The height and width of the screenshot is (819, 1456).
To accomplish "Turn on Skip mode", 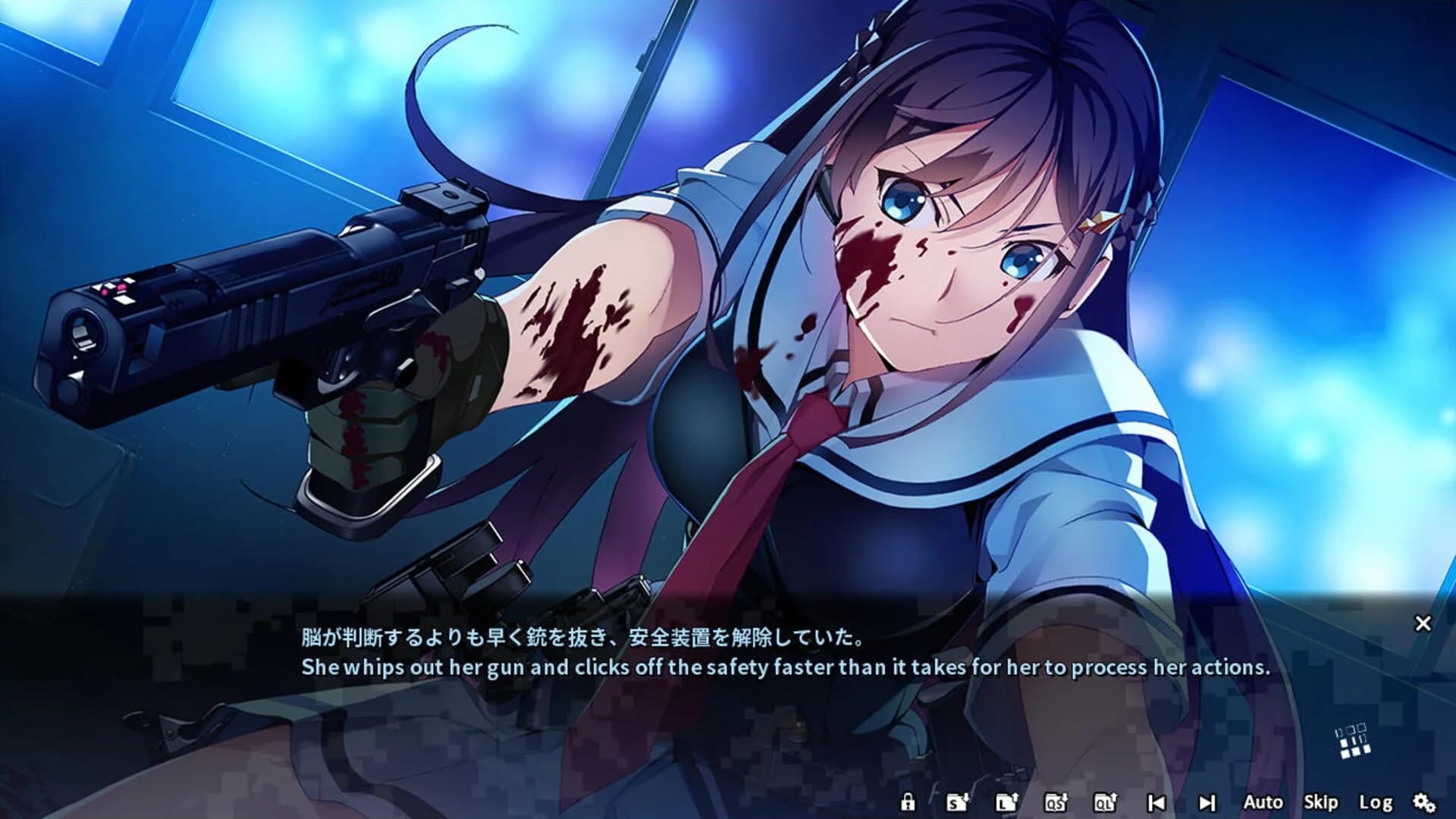I will click(1322, 802).
